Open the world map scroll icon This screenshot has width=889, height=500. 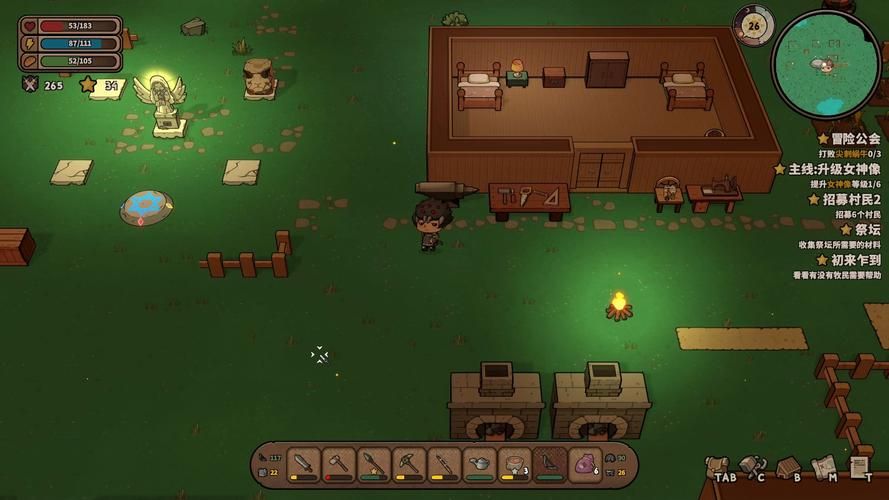pos(823,466)
